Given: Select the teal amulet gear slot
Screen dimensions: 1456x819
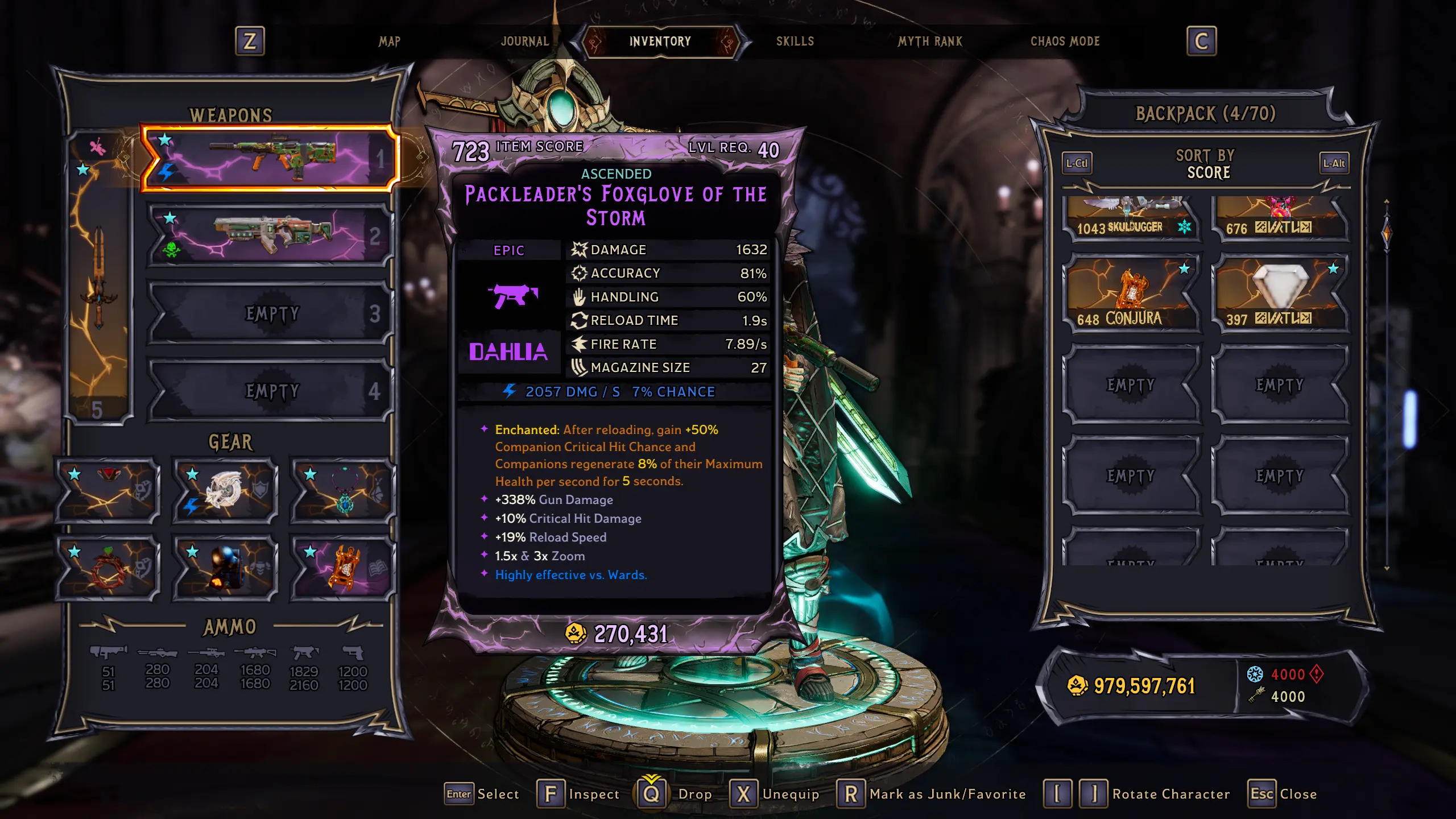Looking at the screenshot, I should click(x=343, y=490).
